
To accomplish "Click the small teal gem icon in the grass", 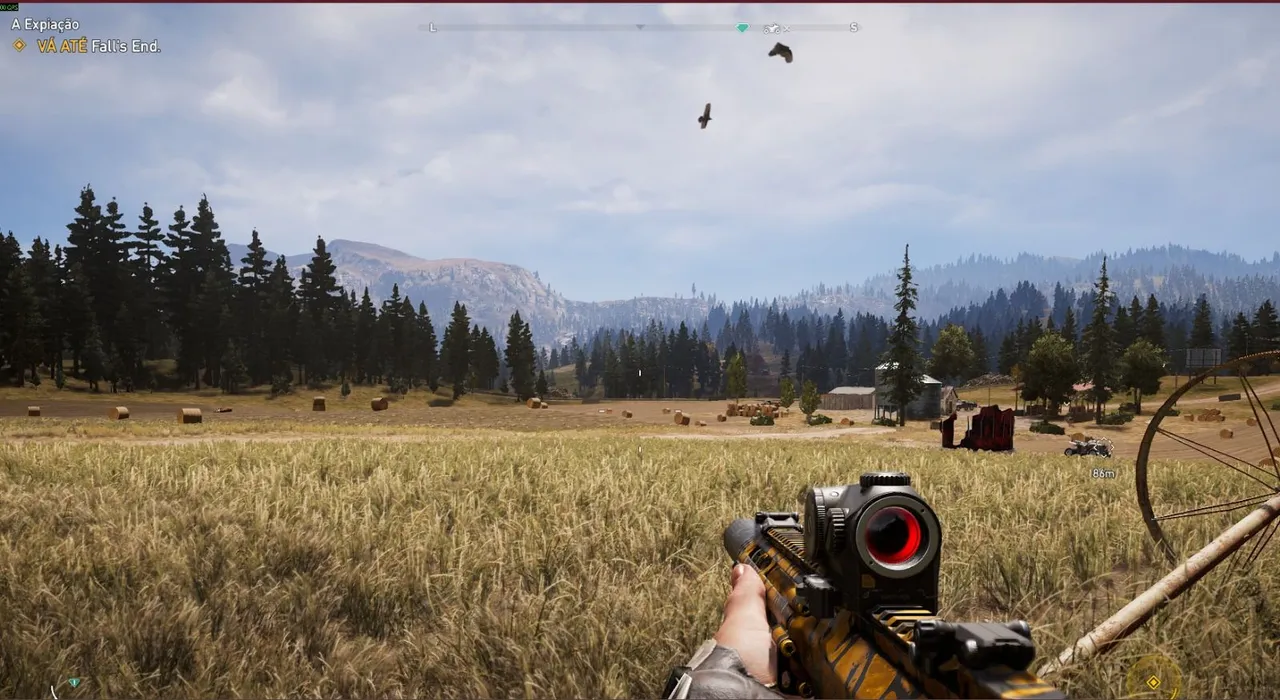I will point(73,682).
